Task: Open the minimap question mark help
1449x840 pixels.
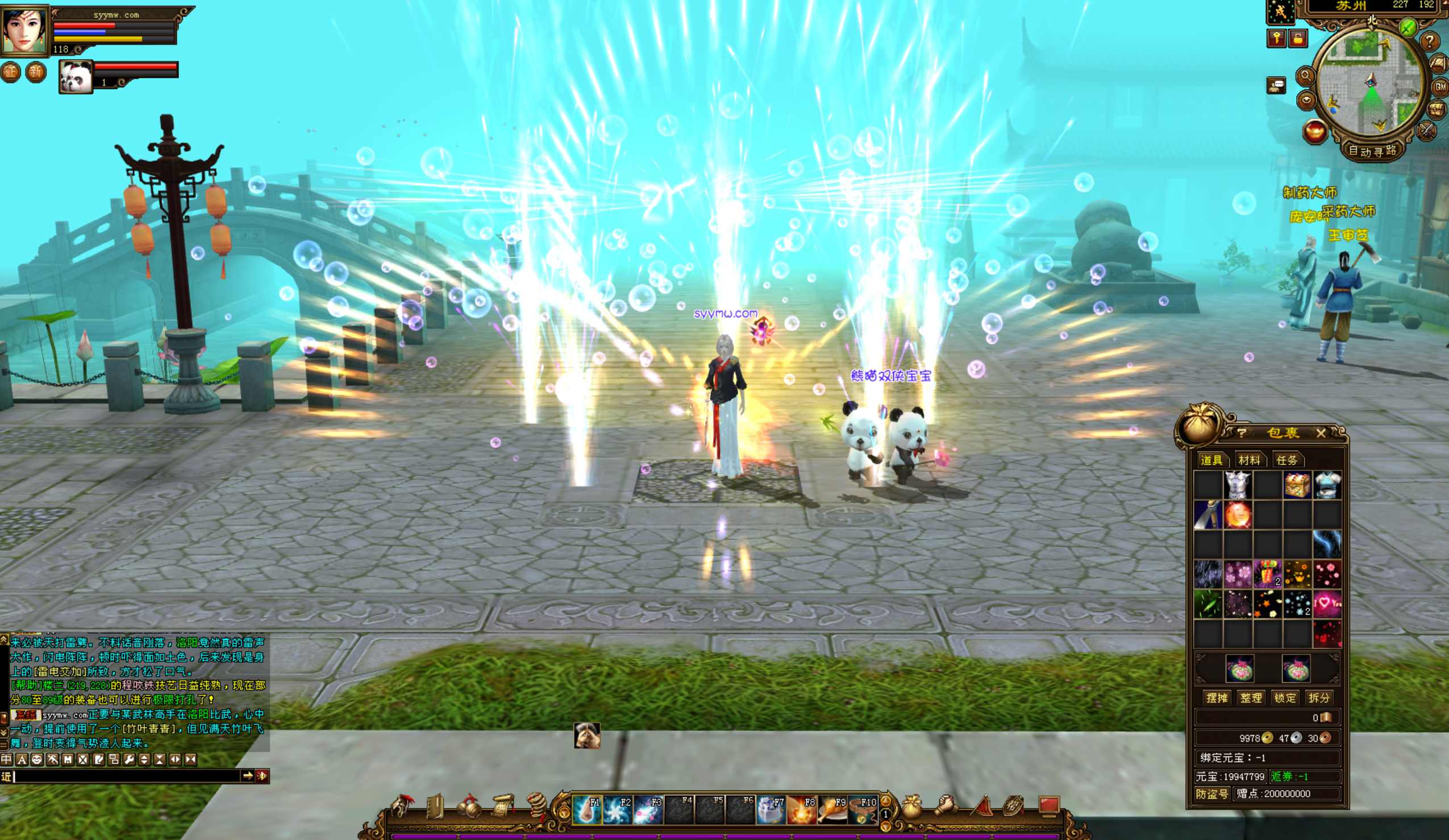Action: click(1430, 41)
